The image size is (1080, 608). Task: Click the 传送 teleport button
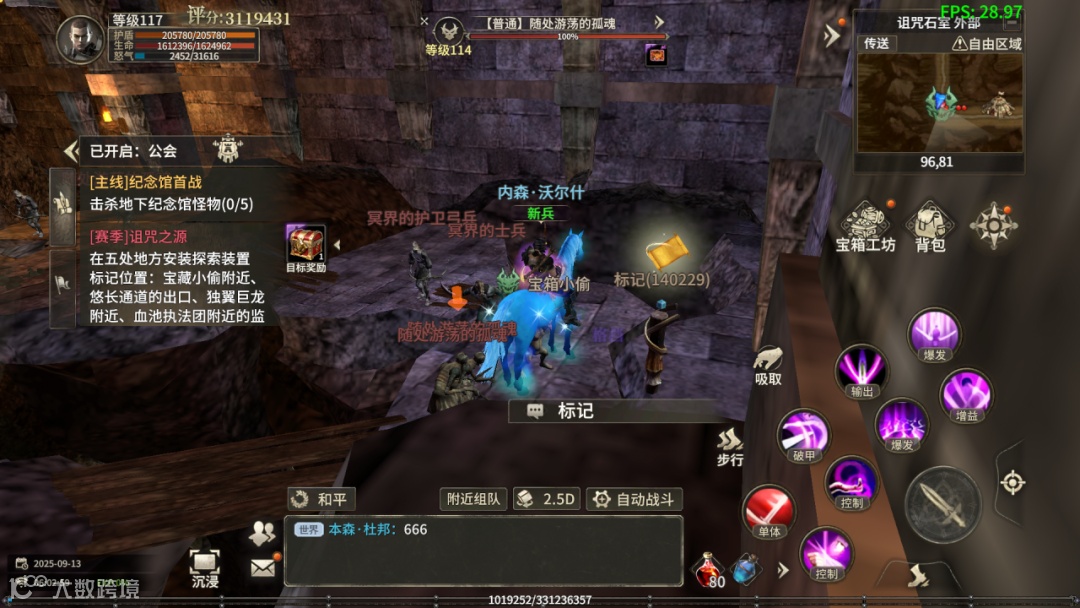point(877,44)
